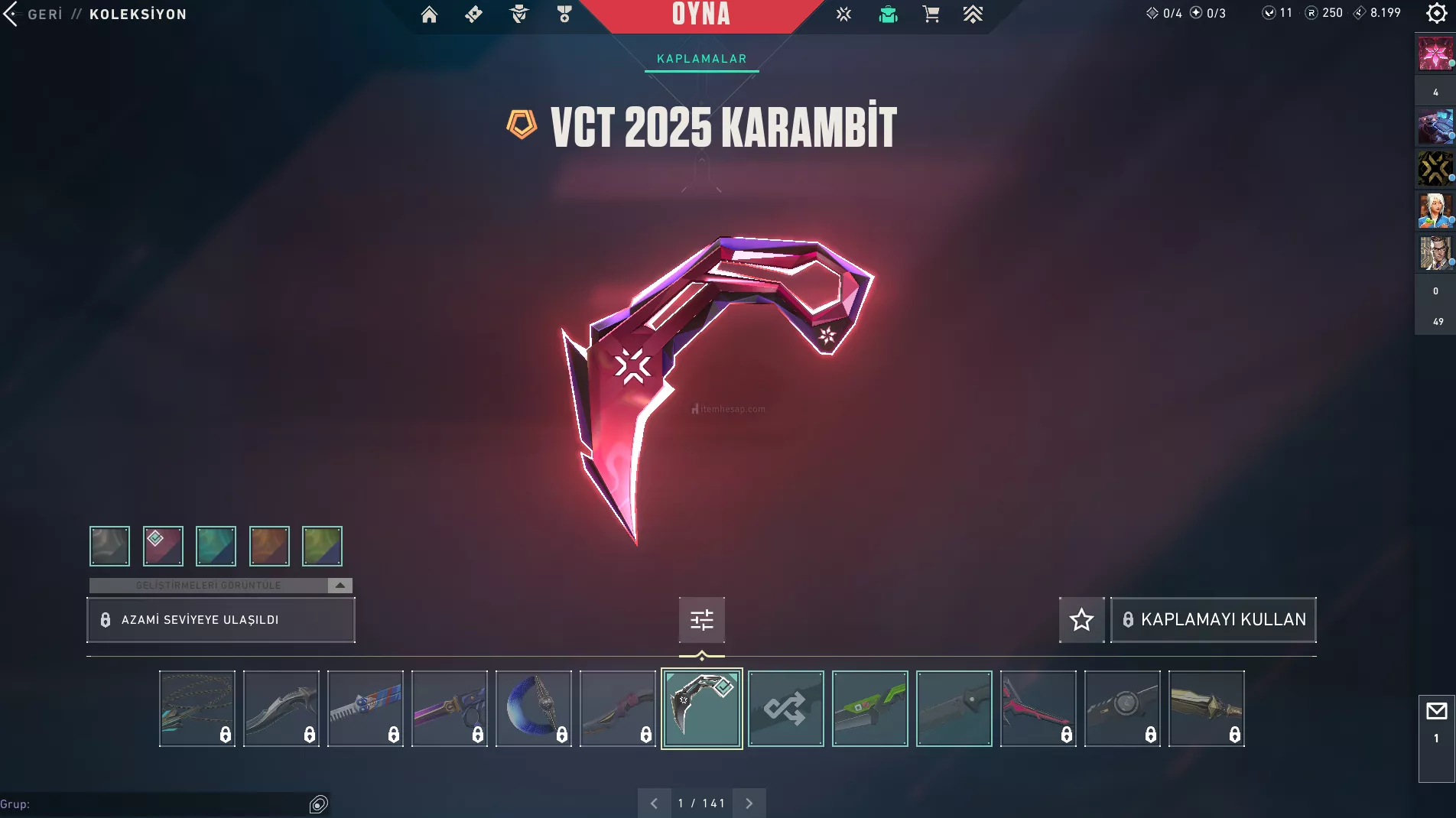Choose the teal color variant swatch
The image size is (1456, 818).
click(216, 546)
